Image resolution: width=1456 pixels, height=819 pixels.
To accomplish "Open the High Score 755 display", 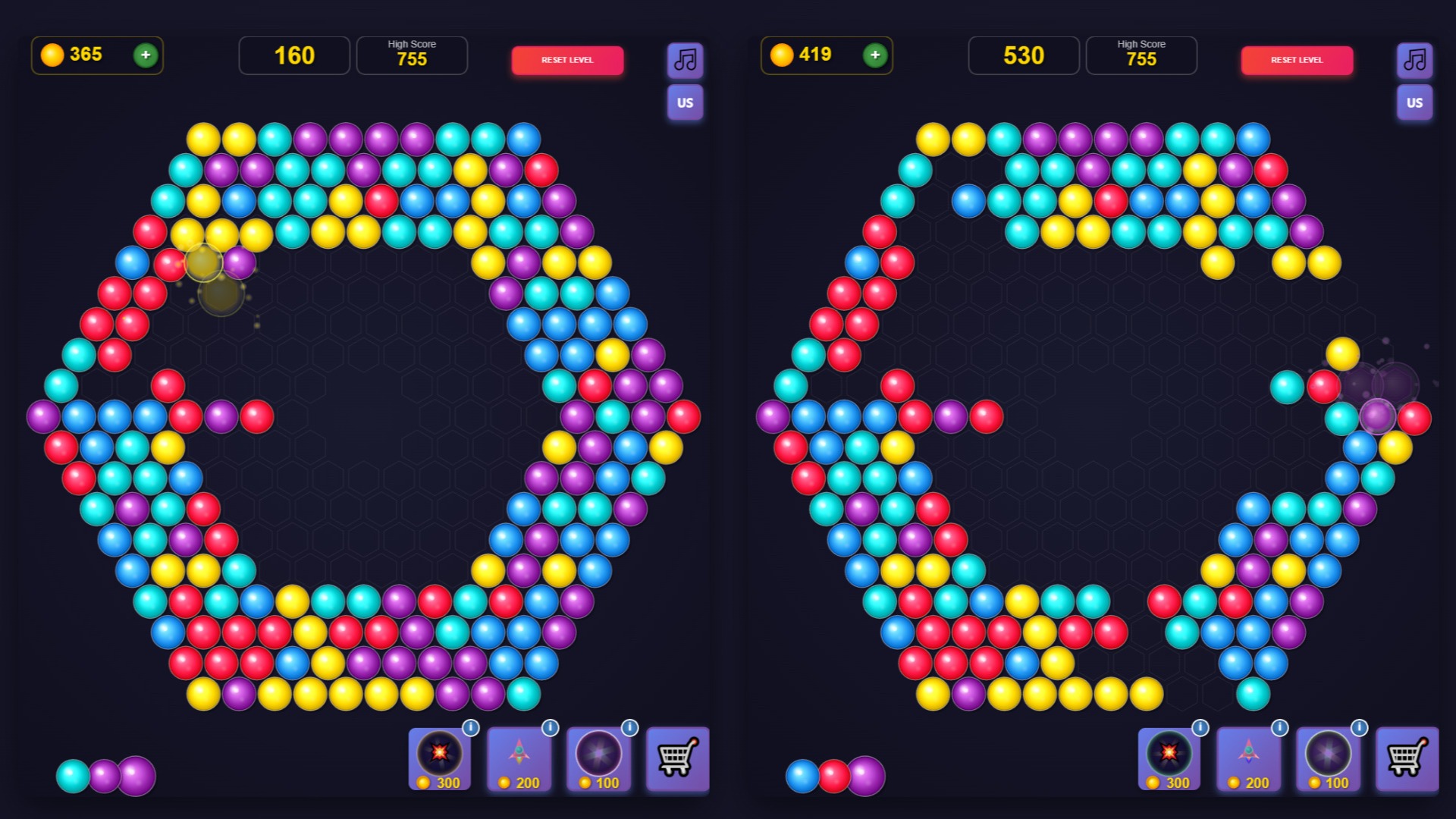I will tap(412, 55).
